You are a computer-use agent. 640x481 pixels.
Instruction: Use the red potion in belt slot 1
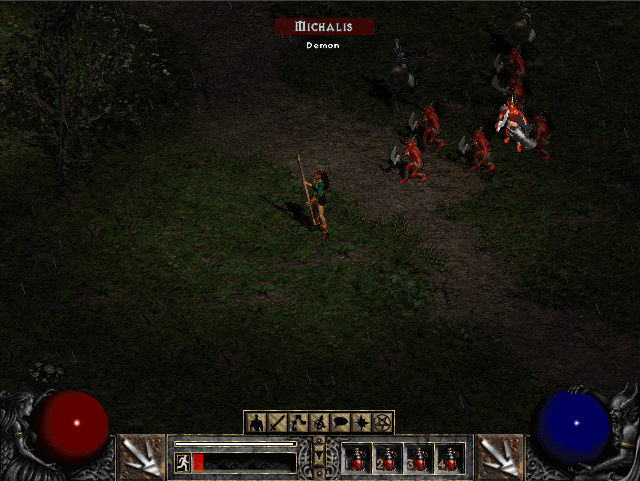pyautogui.click(x=357, y=459)
